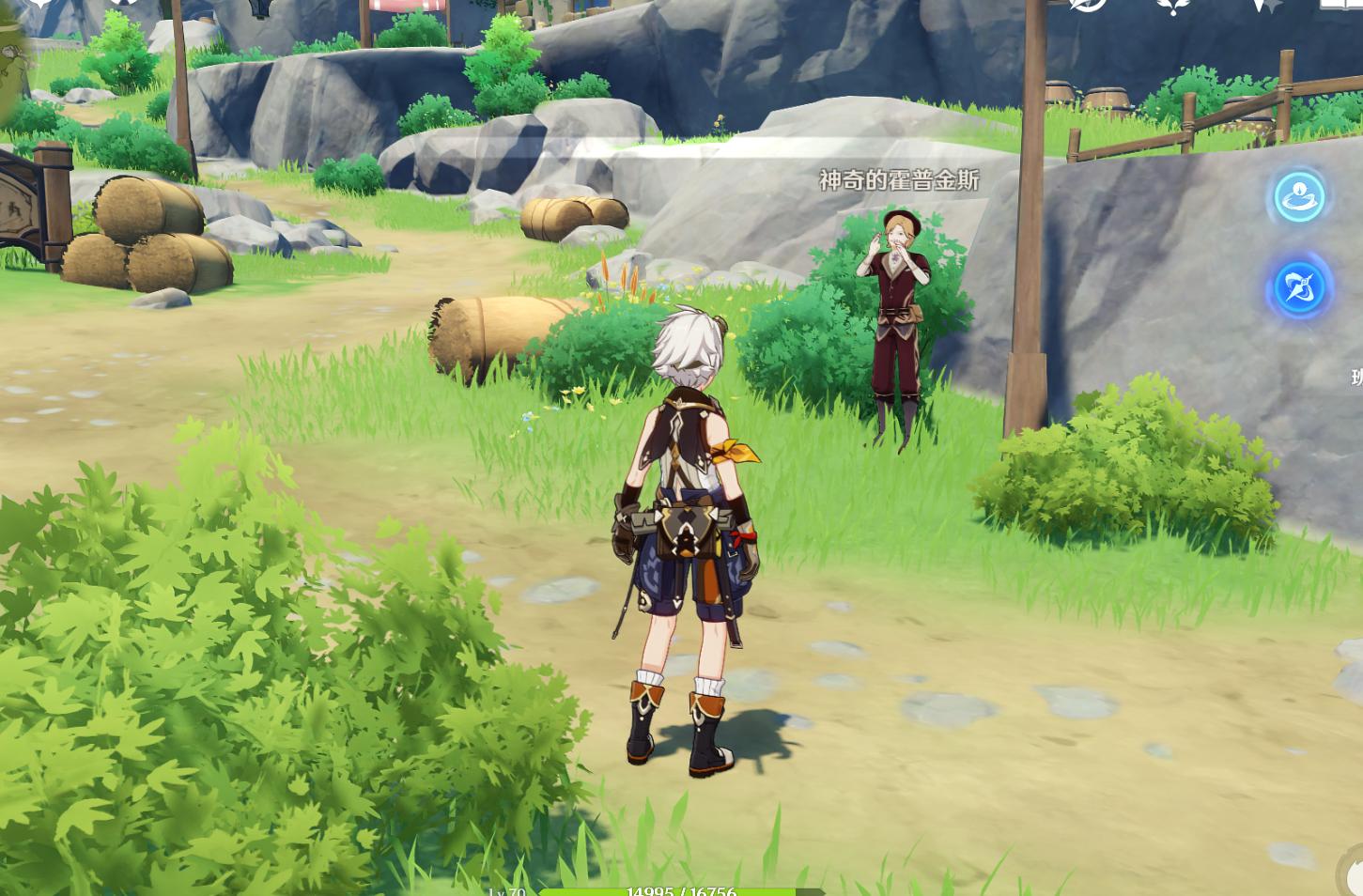Click the winged emblem icon in the top bar
Screen dimensions: 1363x896
tap(1173, 6)
